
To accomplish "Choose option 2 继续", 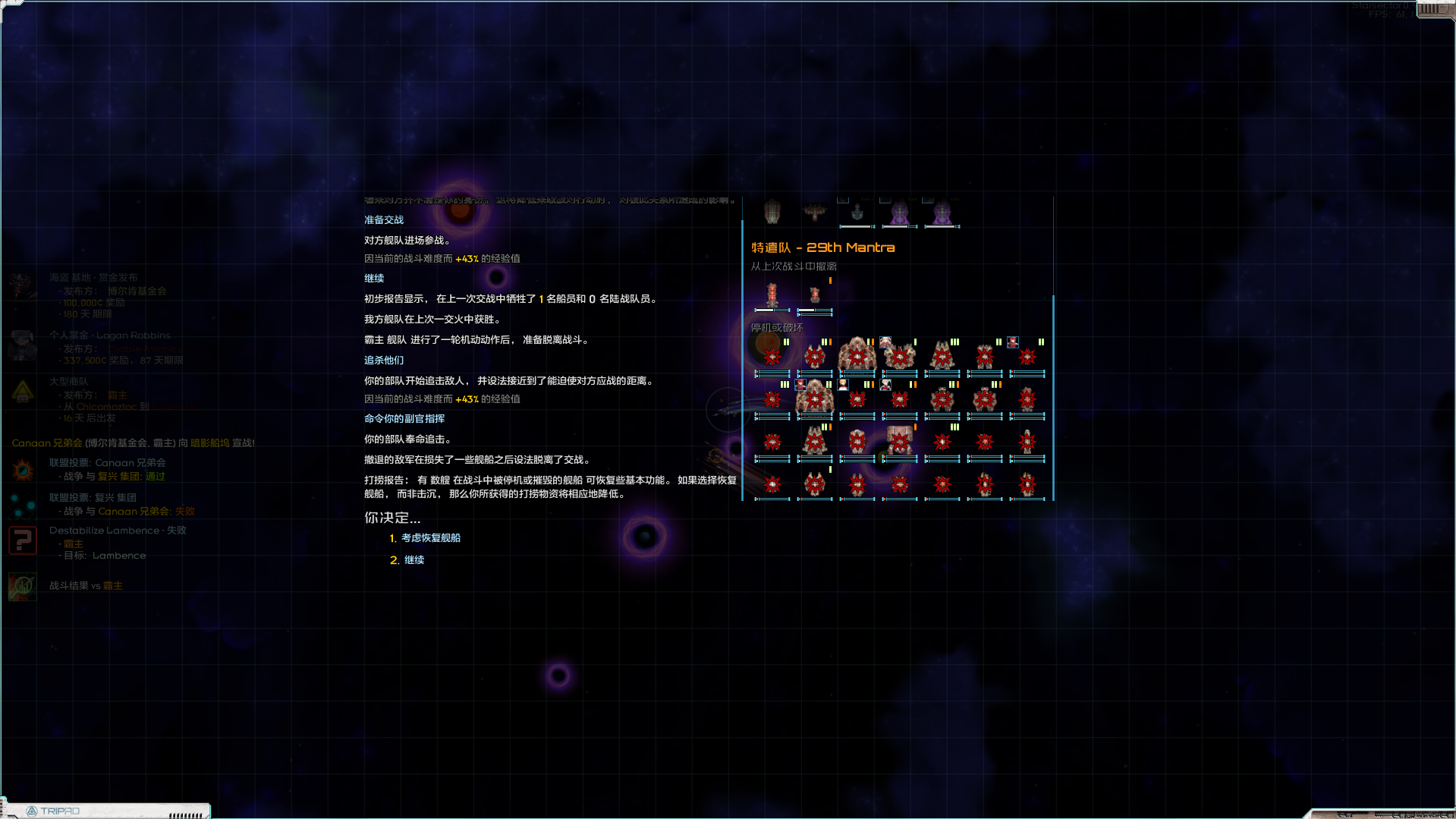I will point(414,559).
